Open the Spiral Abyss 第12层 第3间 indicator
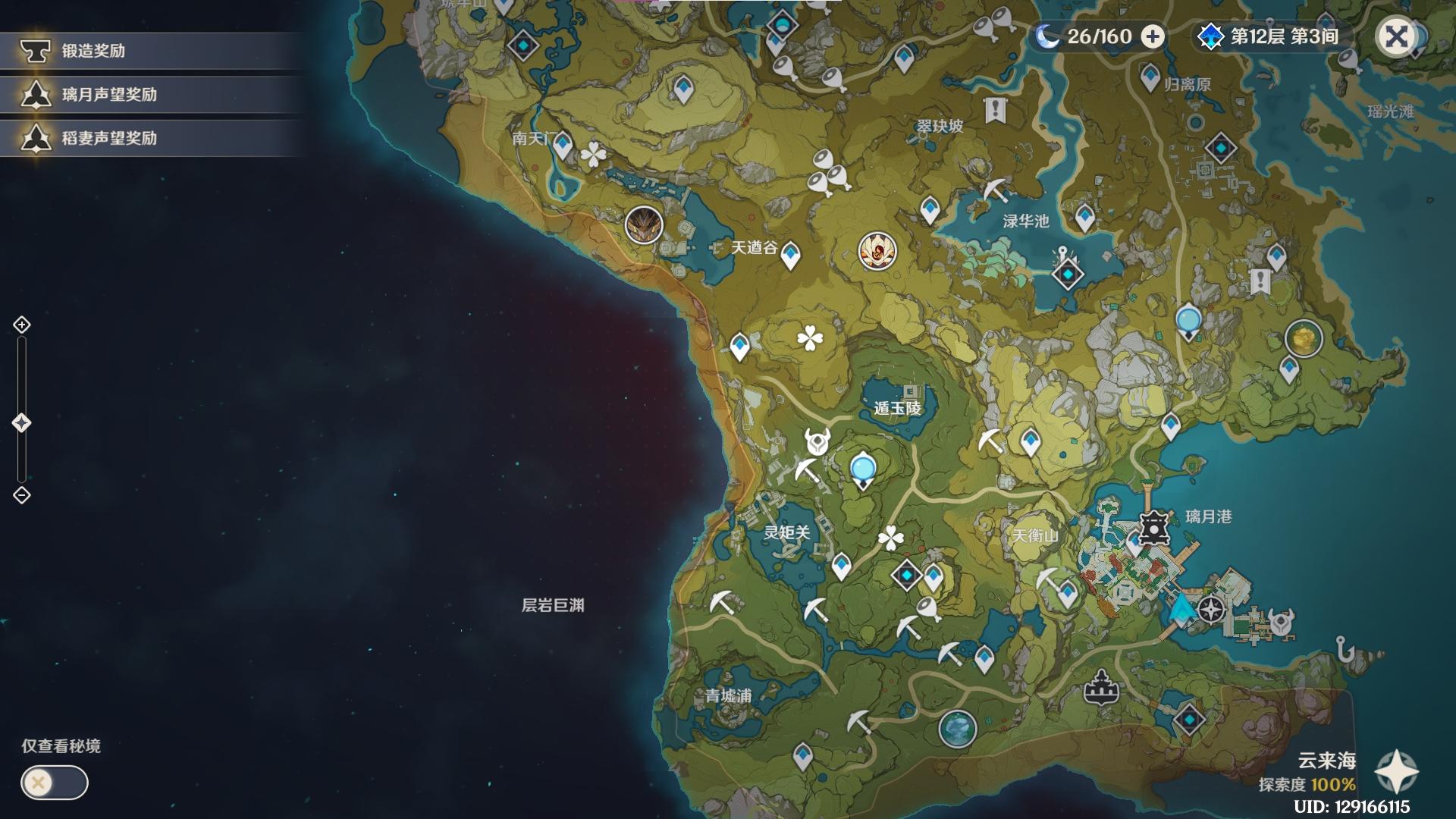 (x=1270, y=36)
